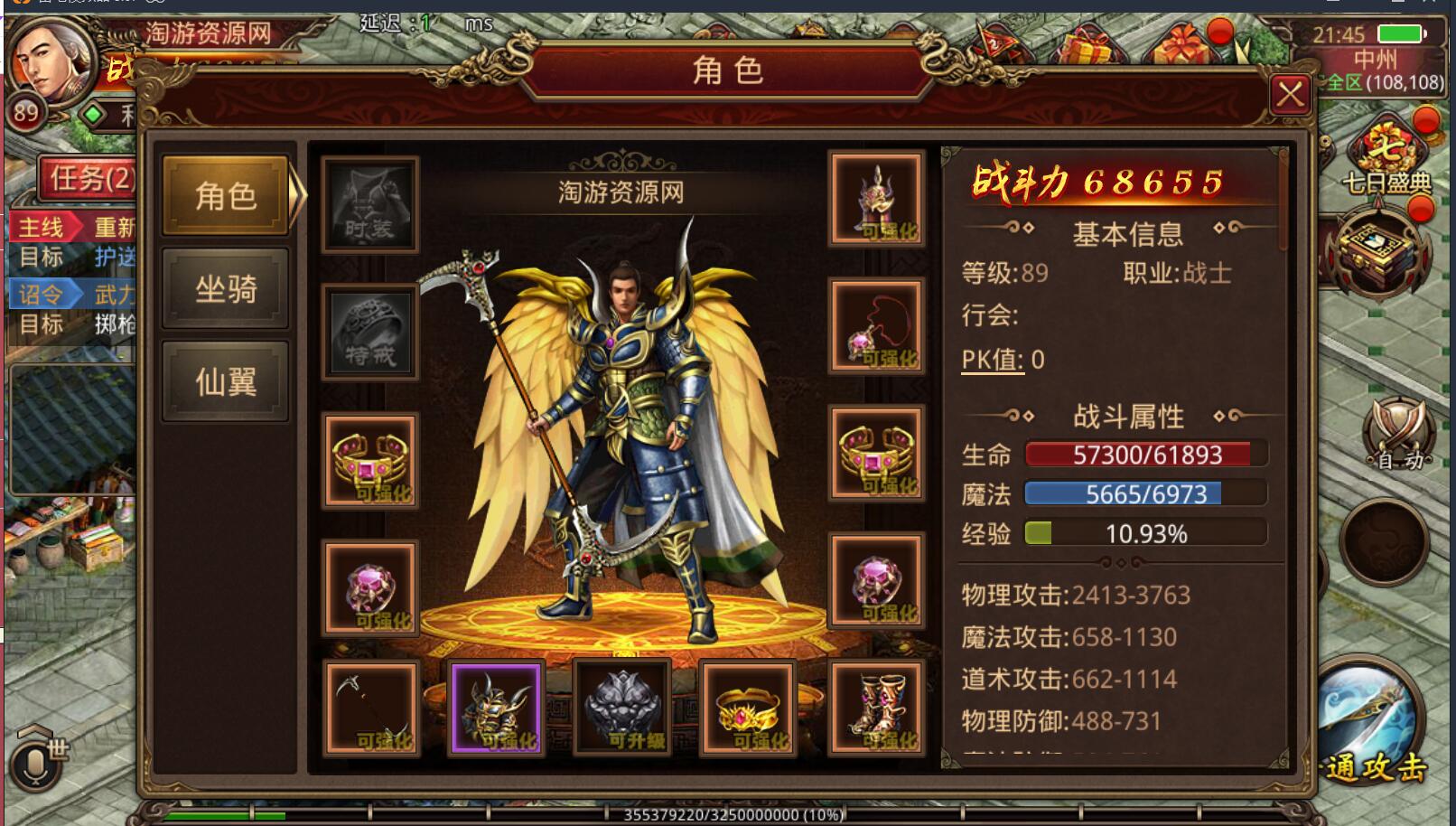Open the 仙翼 wings tab

point(224,380)
